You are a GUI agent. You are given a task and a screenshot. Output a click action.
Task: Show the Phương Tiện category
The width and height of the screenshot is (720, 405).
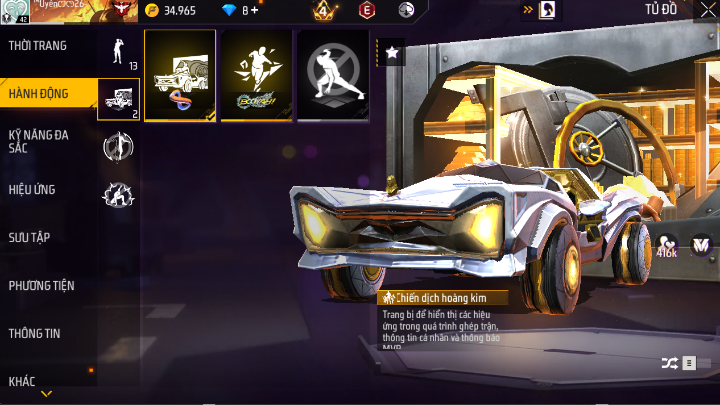click(x=42, y=285)
